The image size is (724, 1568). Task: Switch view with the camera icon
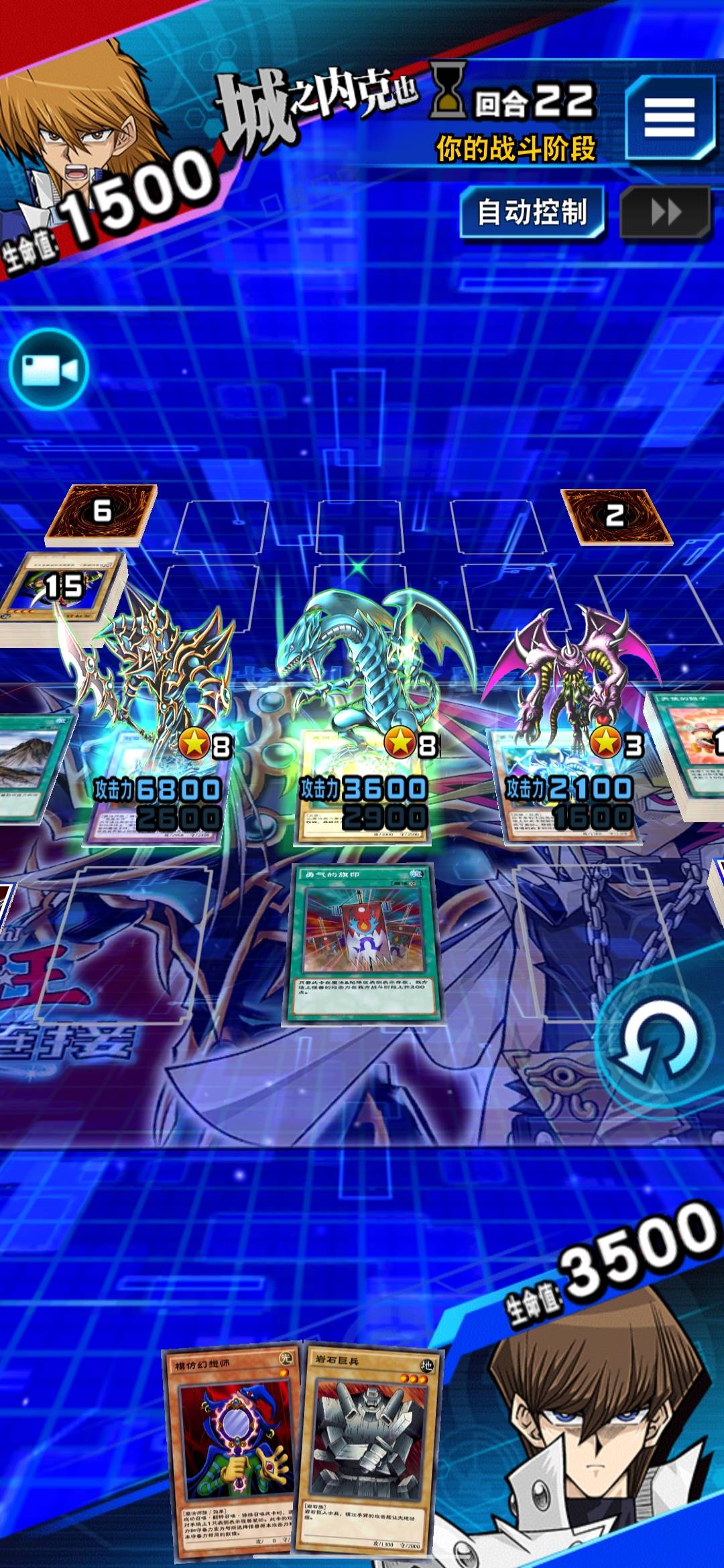pos(50,369)
